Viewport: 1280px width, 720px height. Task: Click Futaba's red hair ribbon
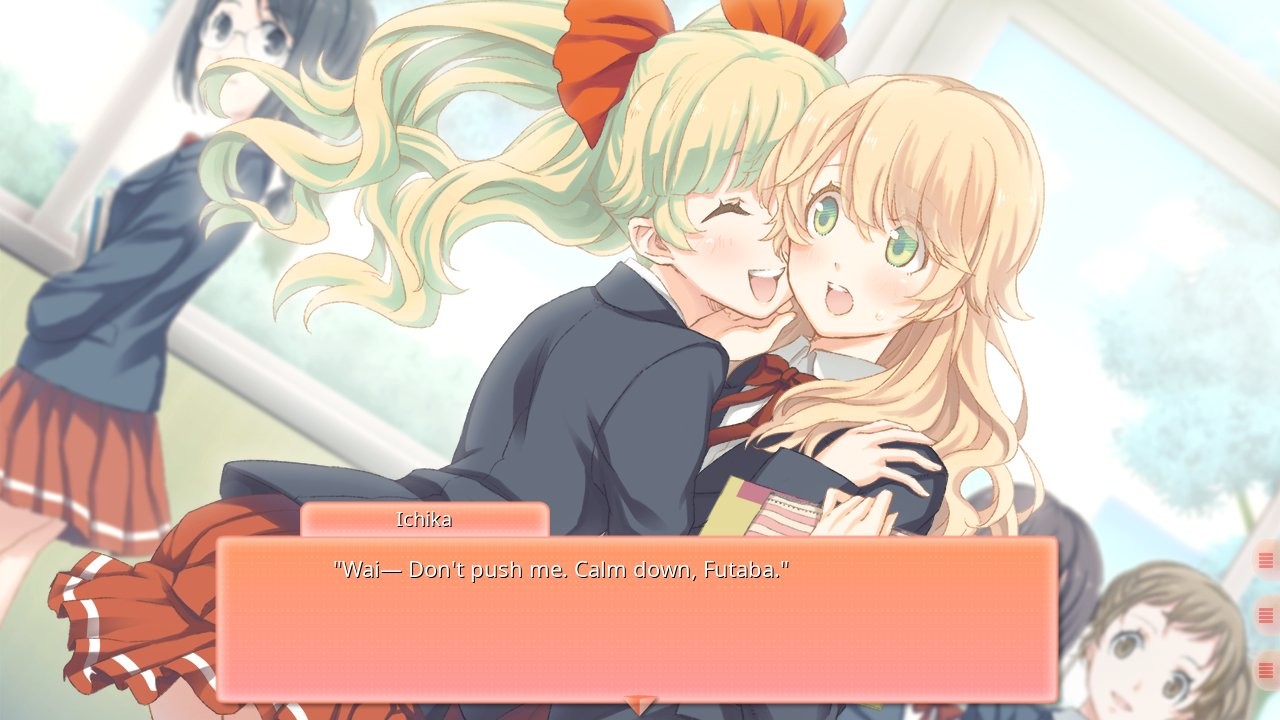[600, 40]
